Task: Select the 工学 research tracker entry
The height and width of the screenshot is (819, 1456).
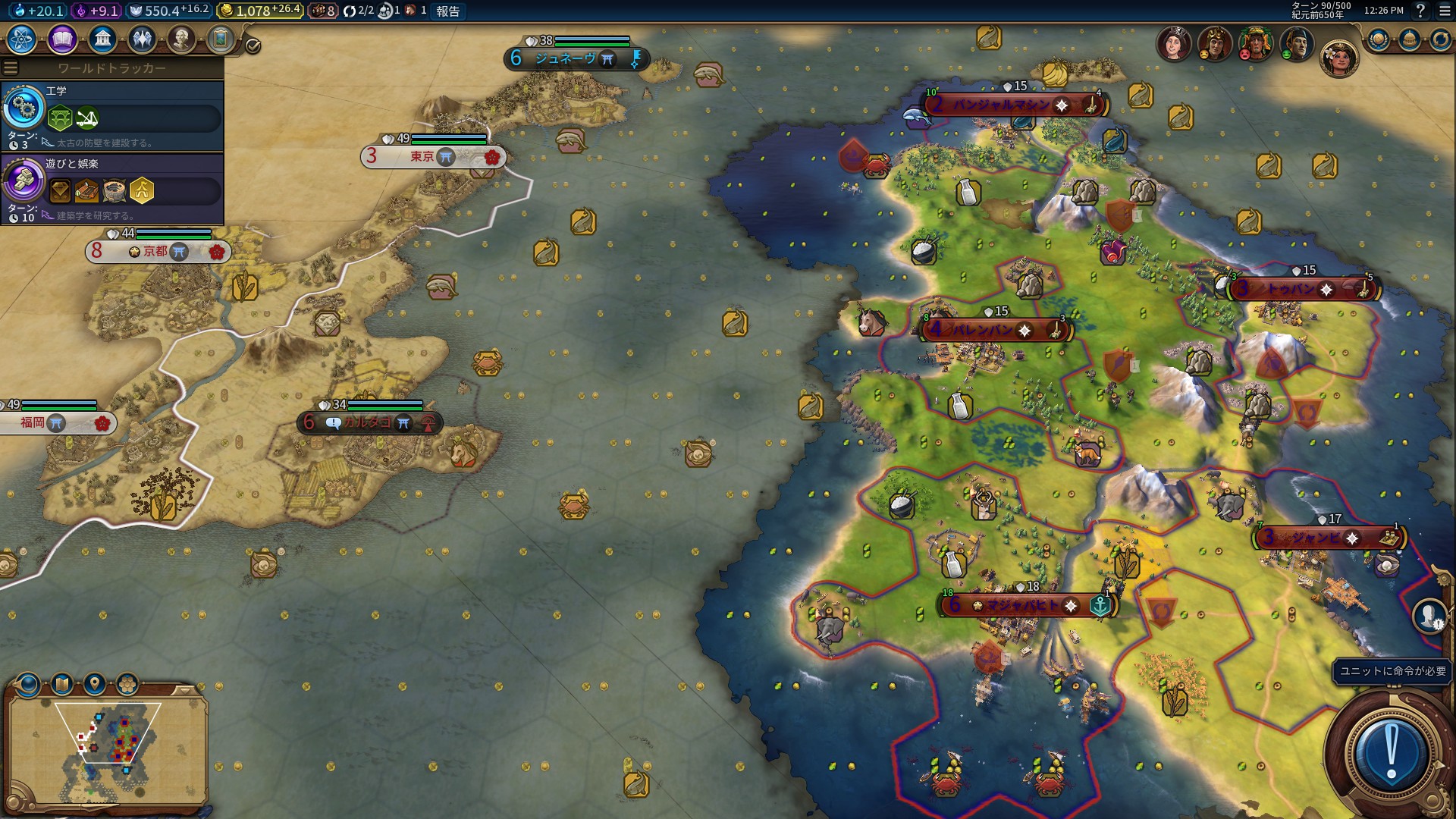Action: click(x=112, y=115)
